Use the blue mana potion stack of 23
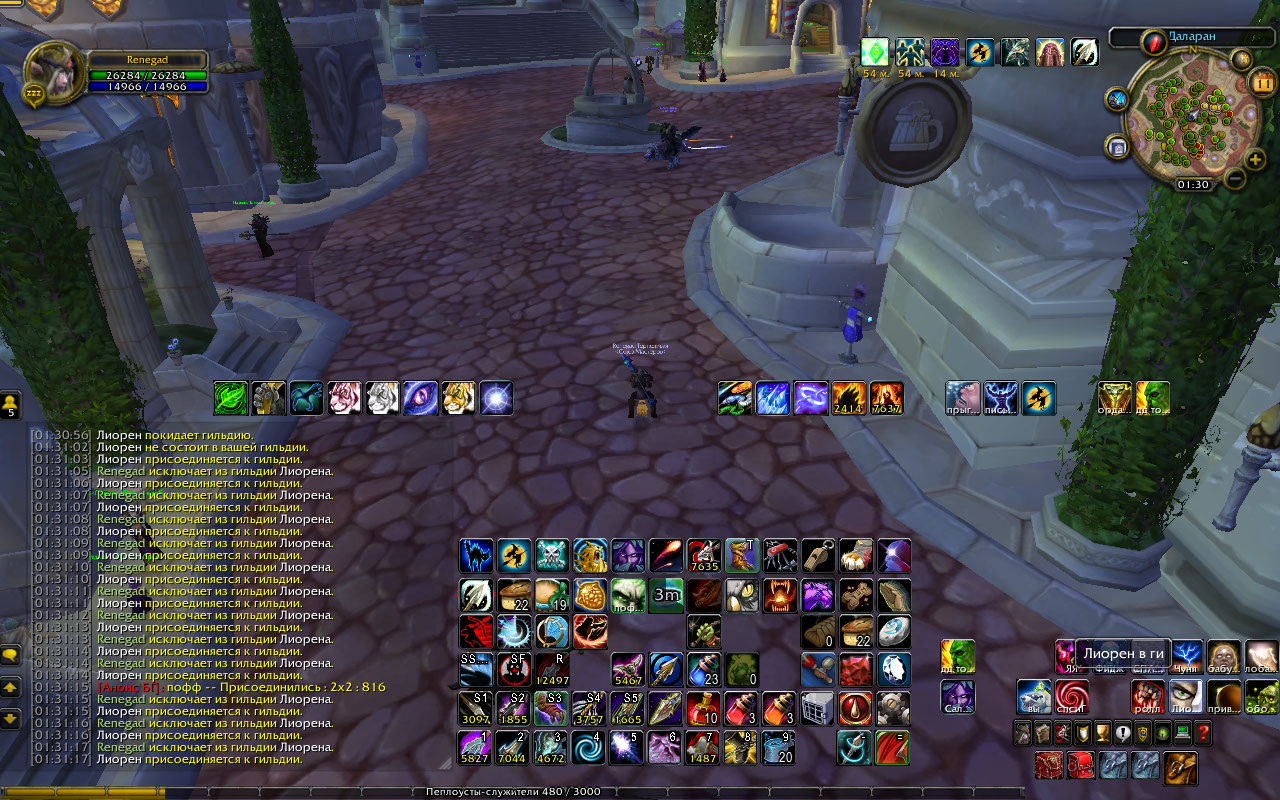 (703, 669)
